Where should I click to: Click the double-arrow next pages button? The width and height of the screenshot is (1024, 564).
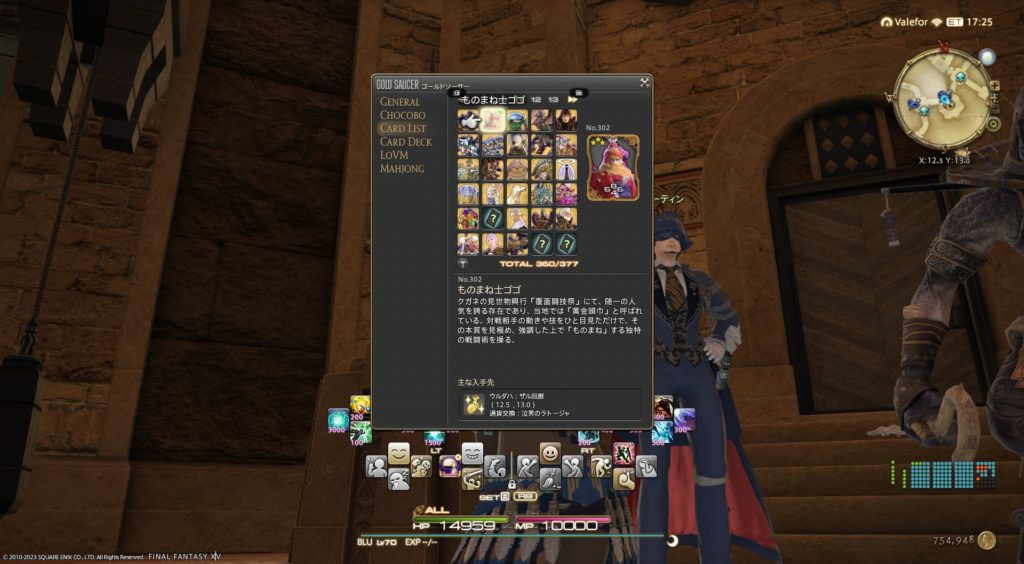[x=573, y=100]
